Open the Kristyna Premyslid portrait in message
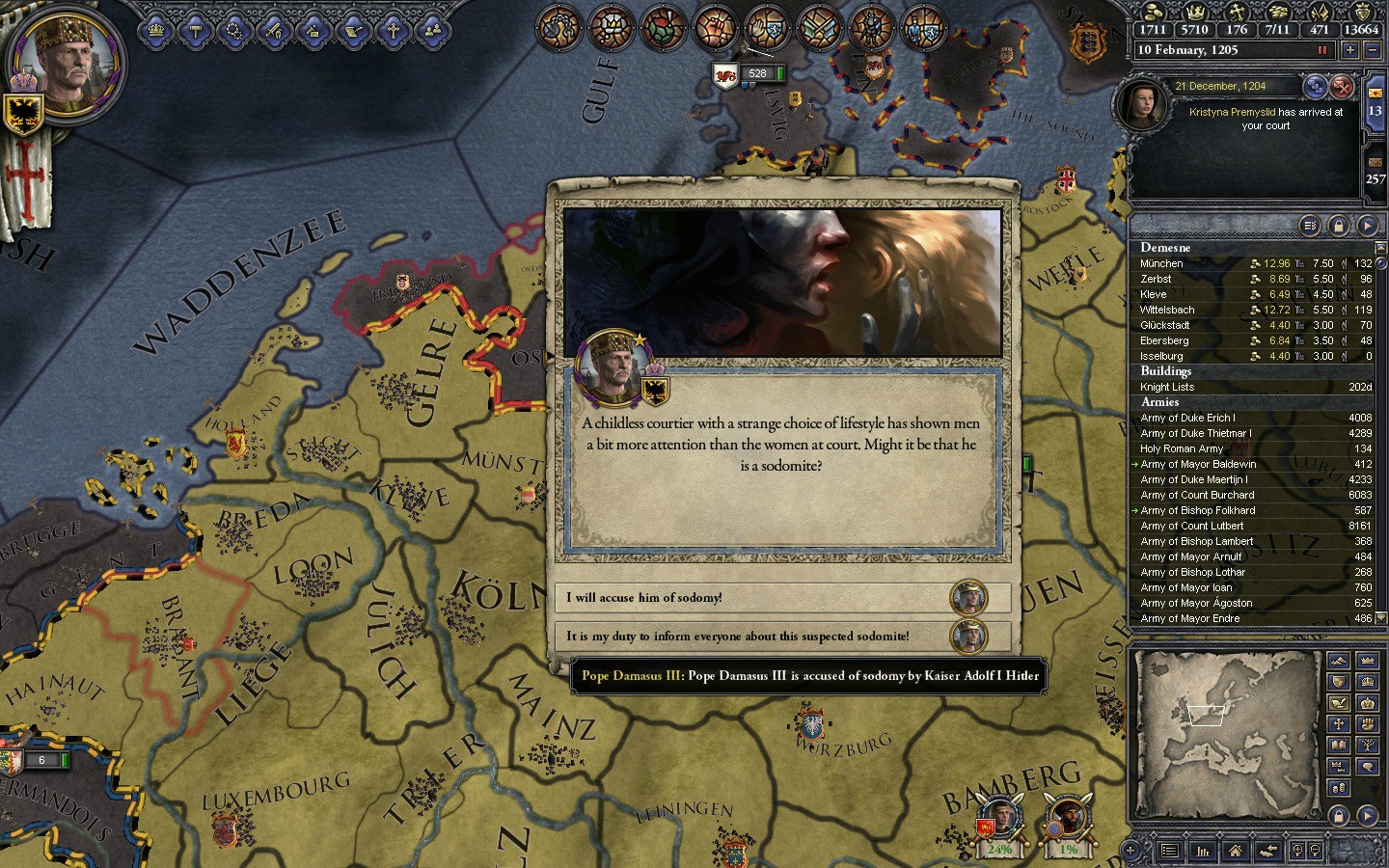The width and height of the screenshot is (1389, 868). [x=1141, y=102]
